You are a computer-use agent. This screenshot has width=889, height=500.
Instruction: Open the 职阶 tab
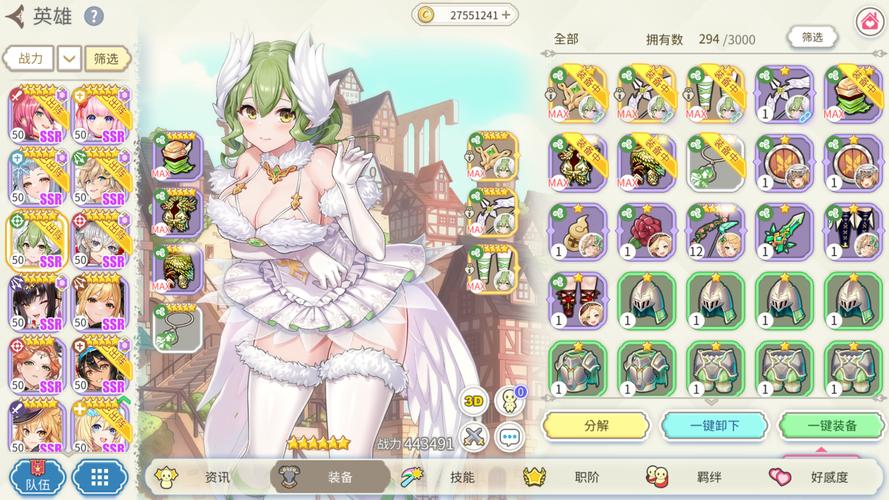click(574, 477)
